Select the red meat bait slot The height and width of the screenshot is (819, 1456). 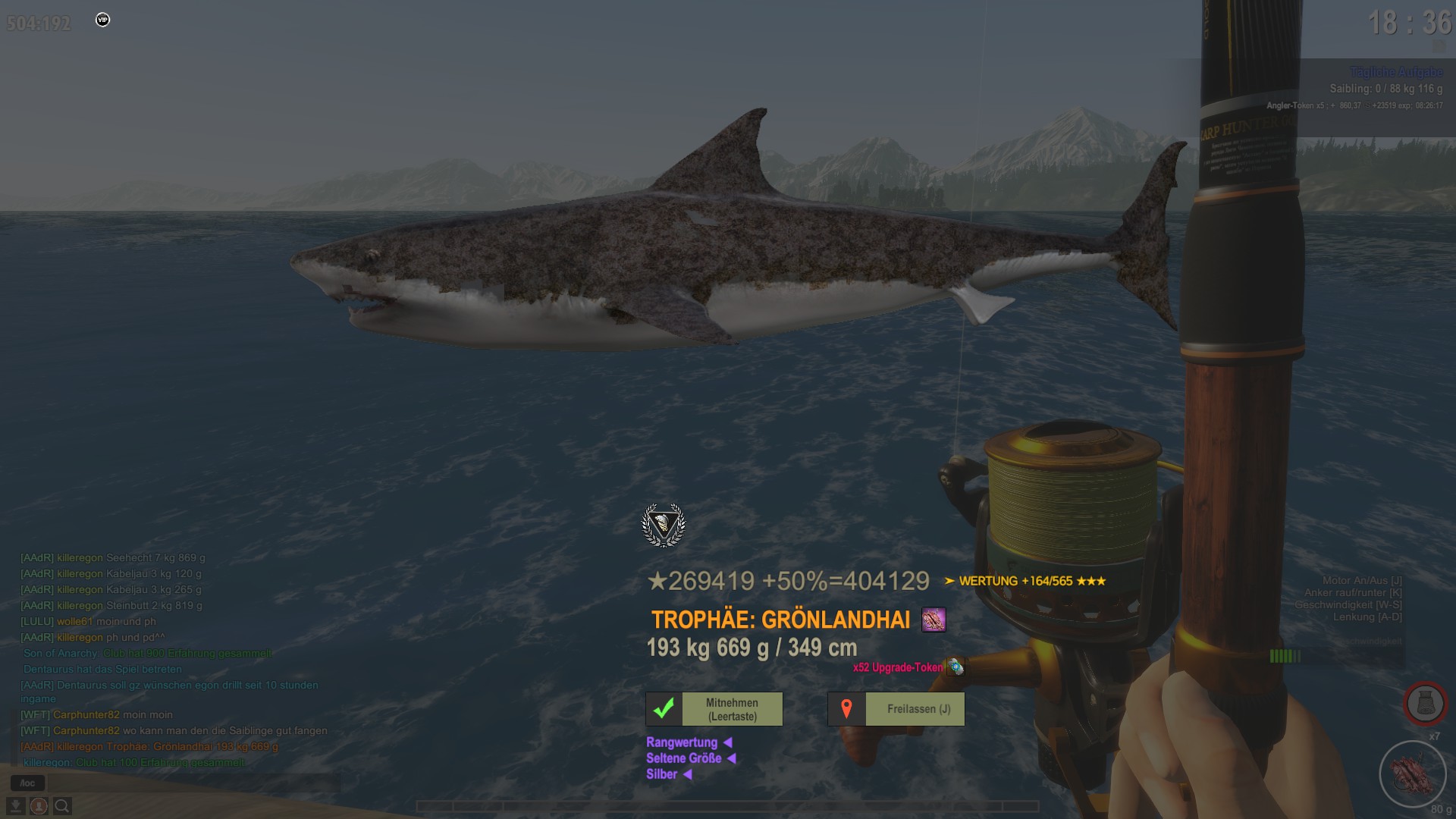pos(1413,775)
